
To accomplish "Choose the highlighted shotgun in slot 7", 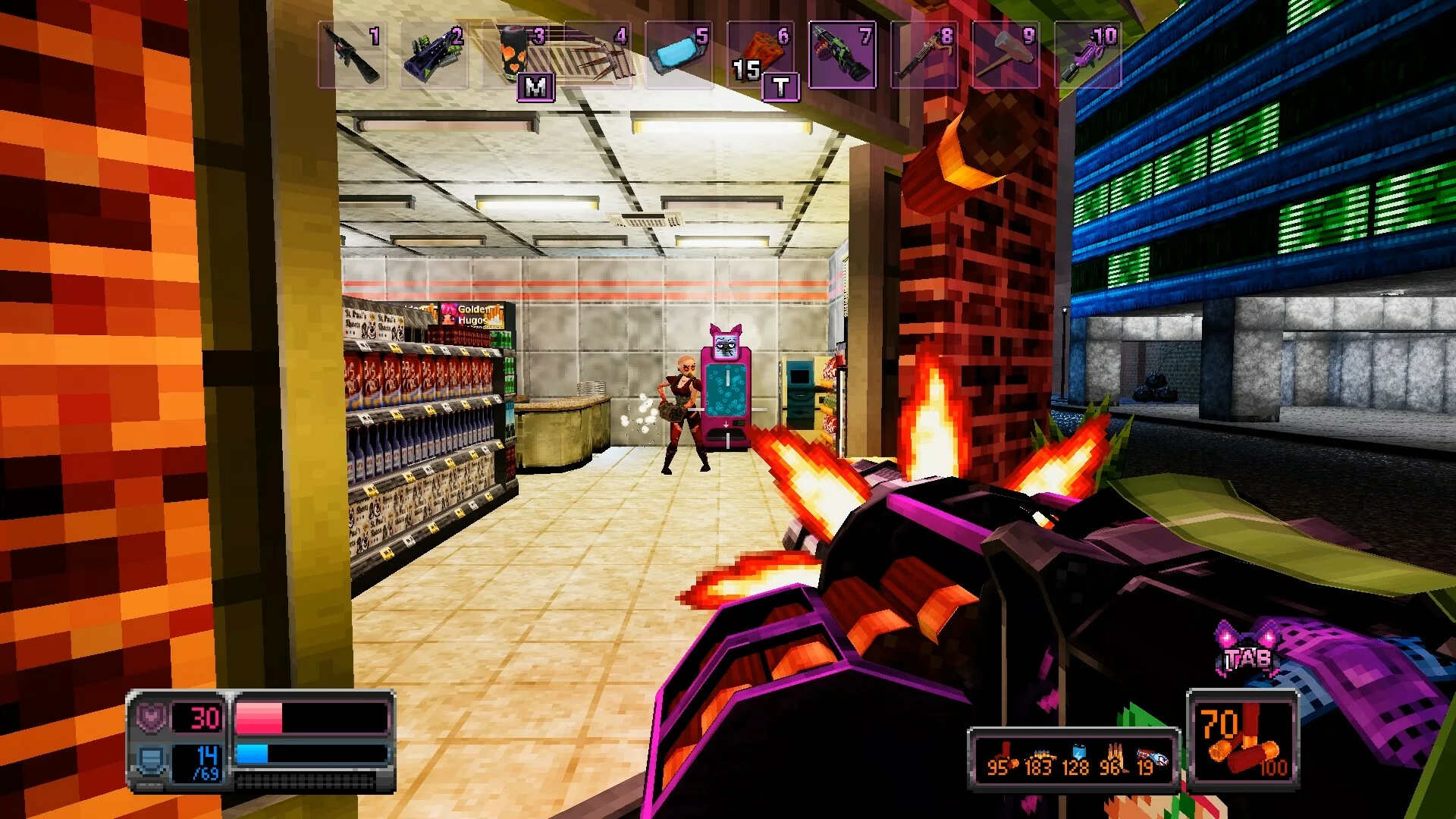I will [x=843, y=55].
